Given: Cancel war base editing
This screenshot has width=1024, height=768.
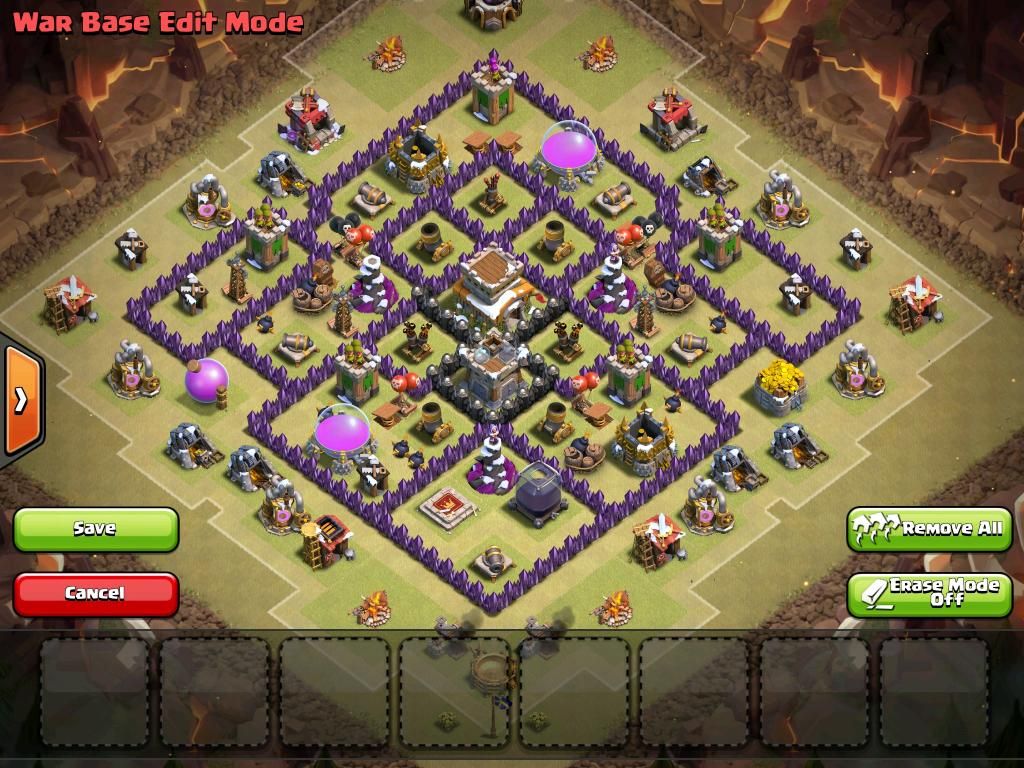Looking at the screenshot, I should click(x=95, y=593).
